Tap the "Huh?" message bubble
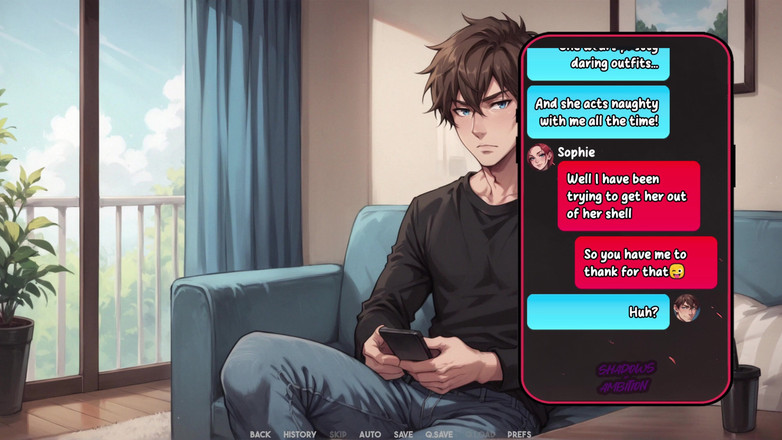Viewport: 782px width, 440px height. 598,312
